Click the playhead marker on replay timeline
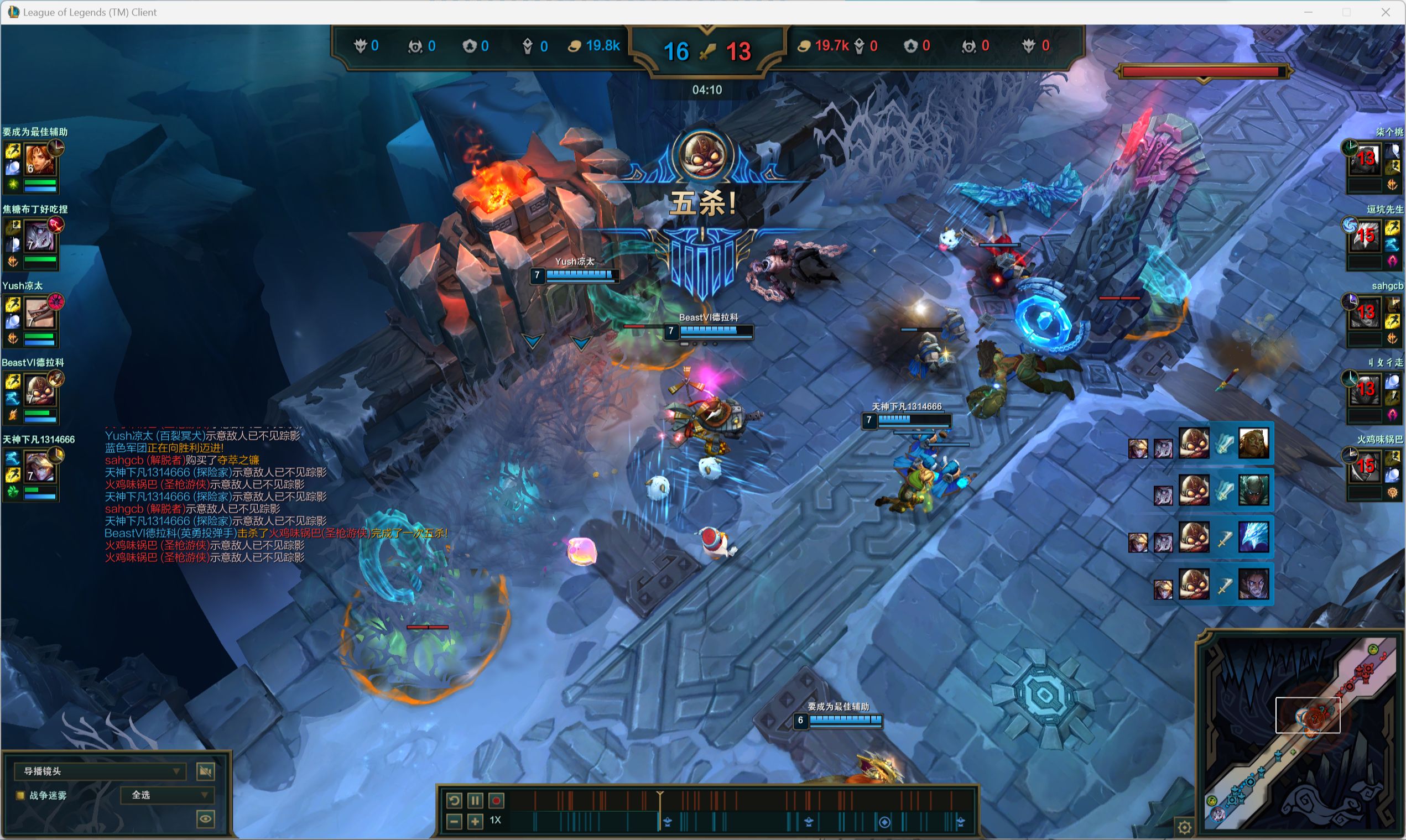 tap(660, 796)
